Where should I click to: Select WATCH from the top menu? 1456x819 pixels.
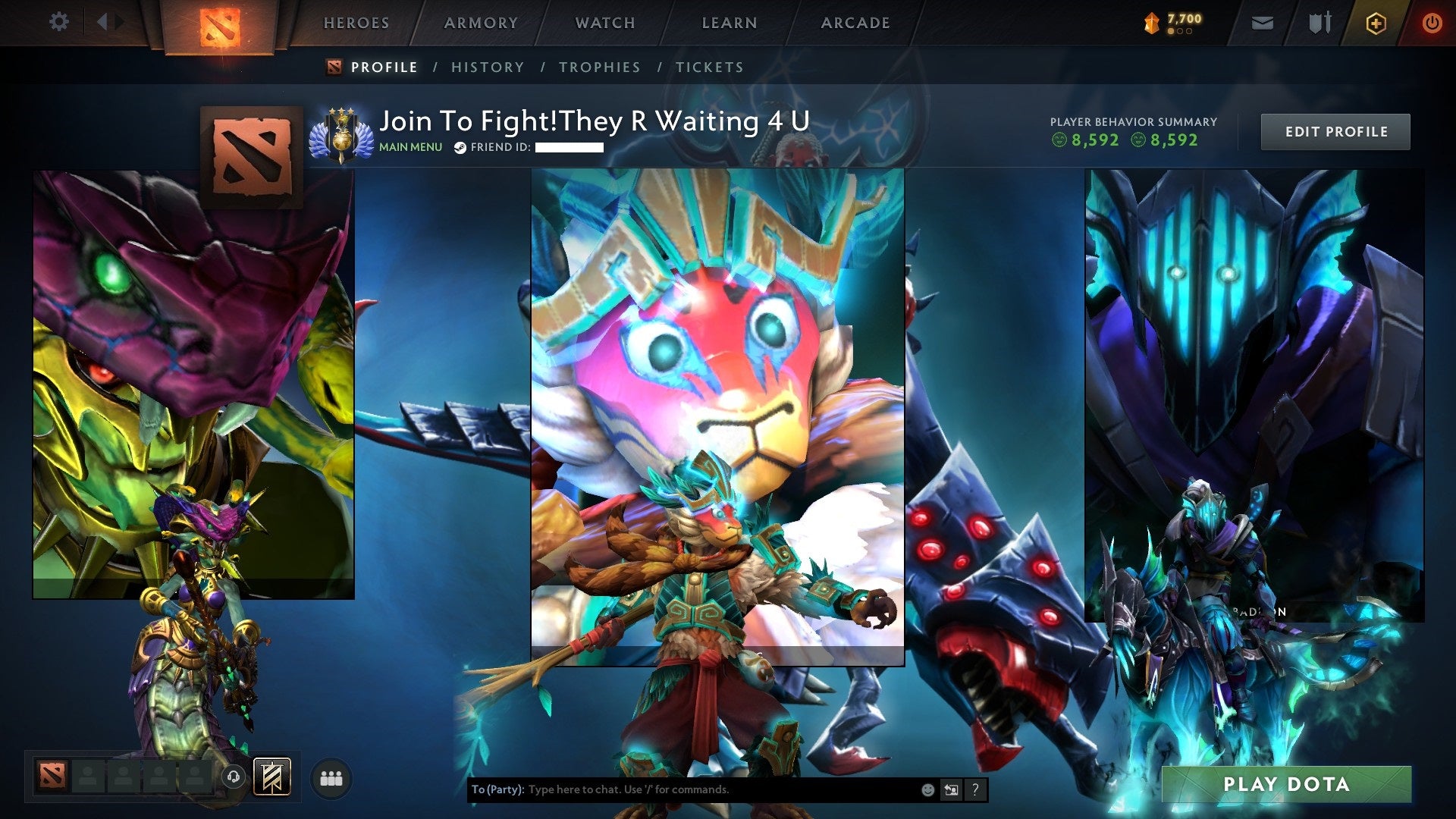pos(605,22)
